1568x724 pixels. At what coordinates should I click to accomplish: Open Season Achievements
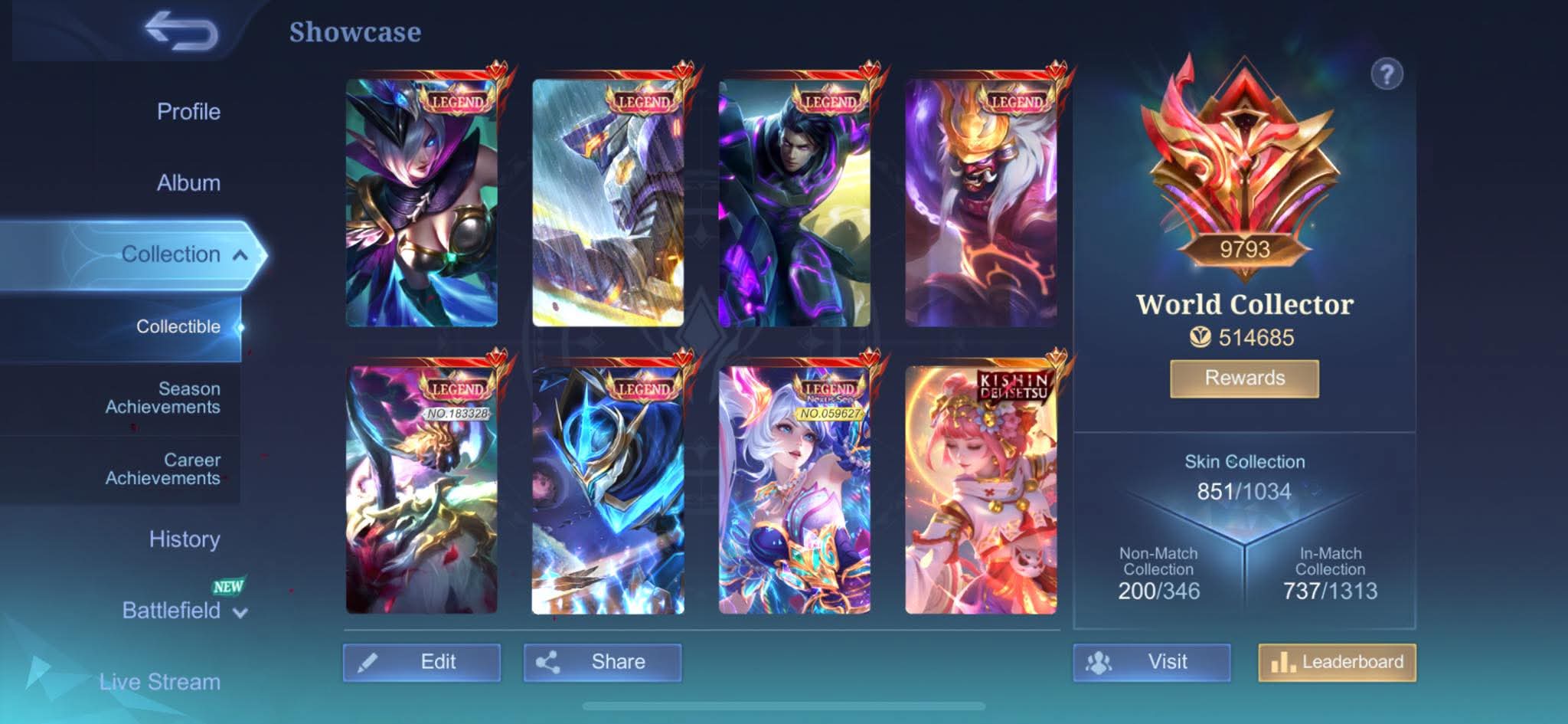[162, 398]
